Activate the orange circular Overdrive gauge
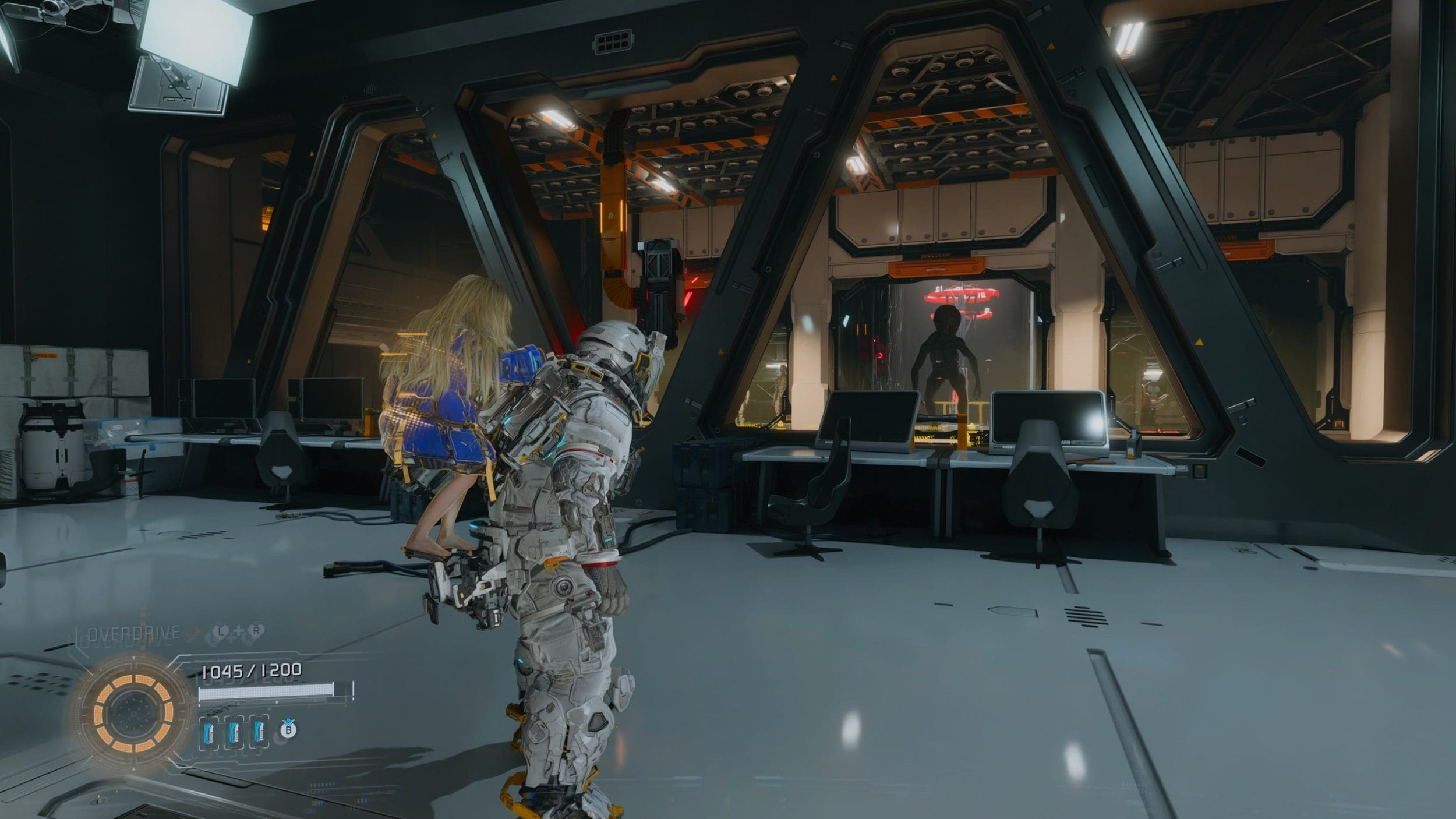Image resolution: width=1456 pixels, height=819 pixels. point(133,711)
